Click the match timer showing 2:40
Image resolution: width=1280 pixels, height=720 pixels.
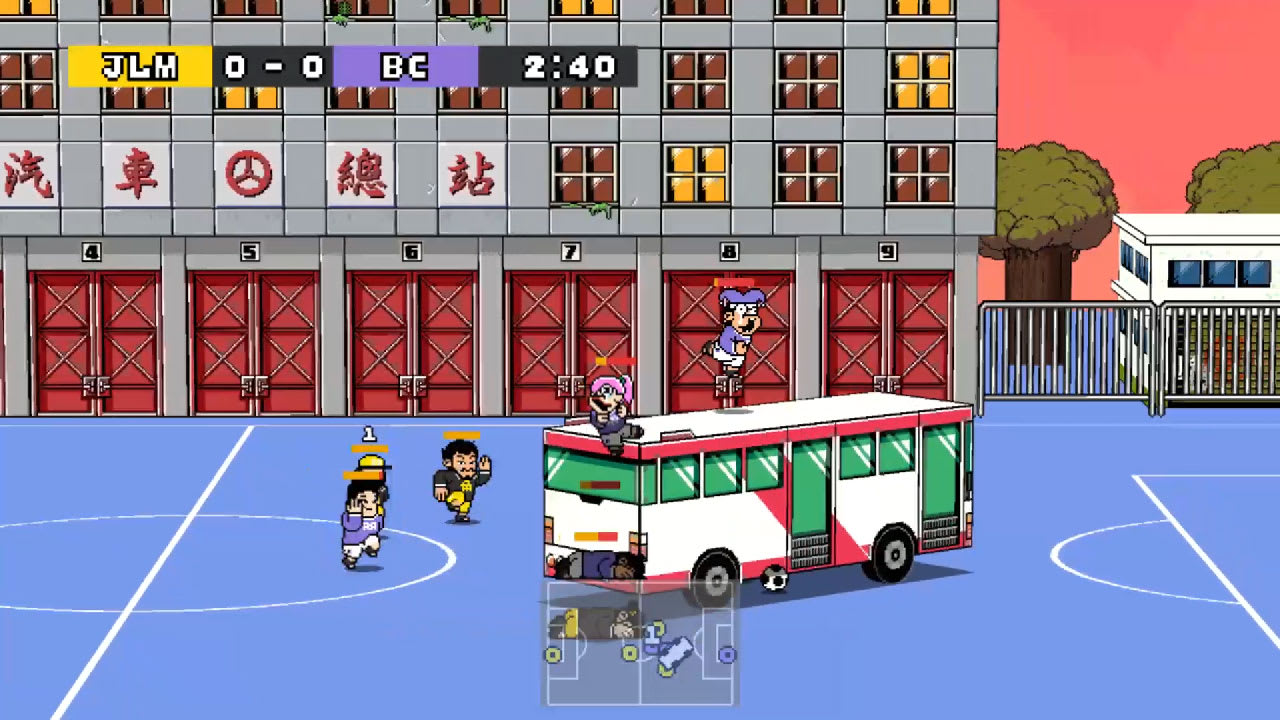568,68
